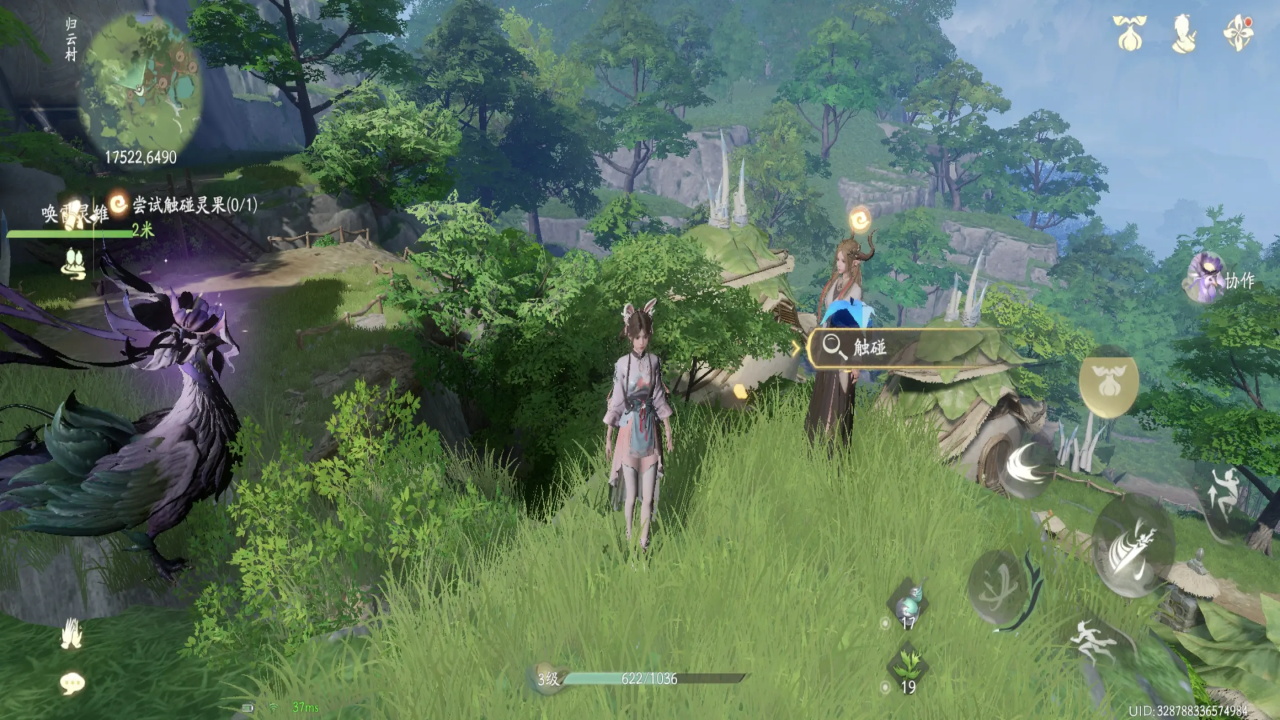Use the crescent slash skill
1280x720 pixels.
coord(1025,467)
